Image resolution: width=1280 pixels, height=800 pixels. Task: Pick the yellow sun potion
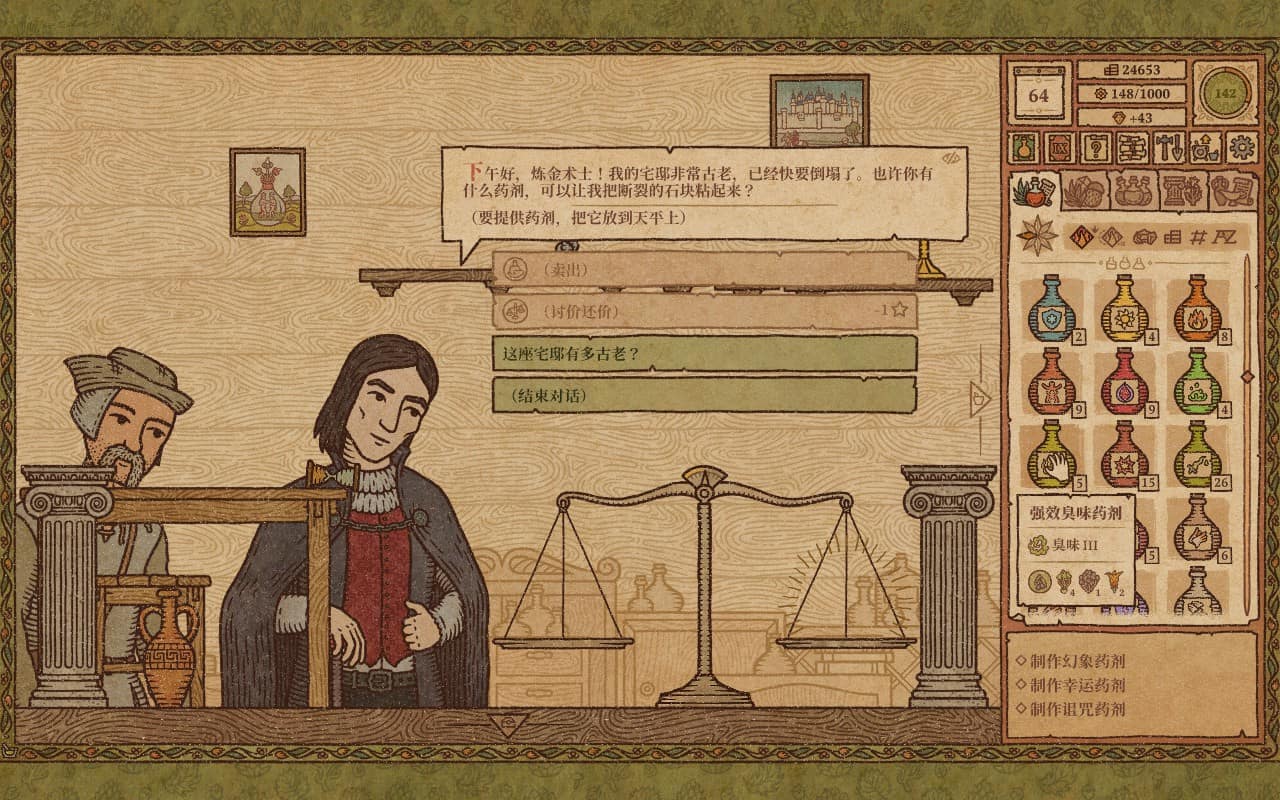tap(1124, 309)
